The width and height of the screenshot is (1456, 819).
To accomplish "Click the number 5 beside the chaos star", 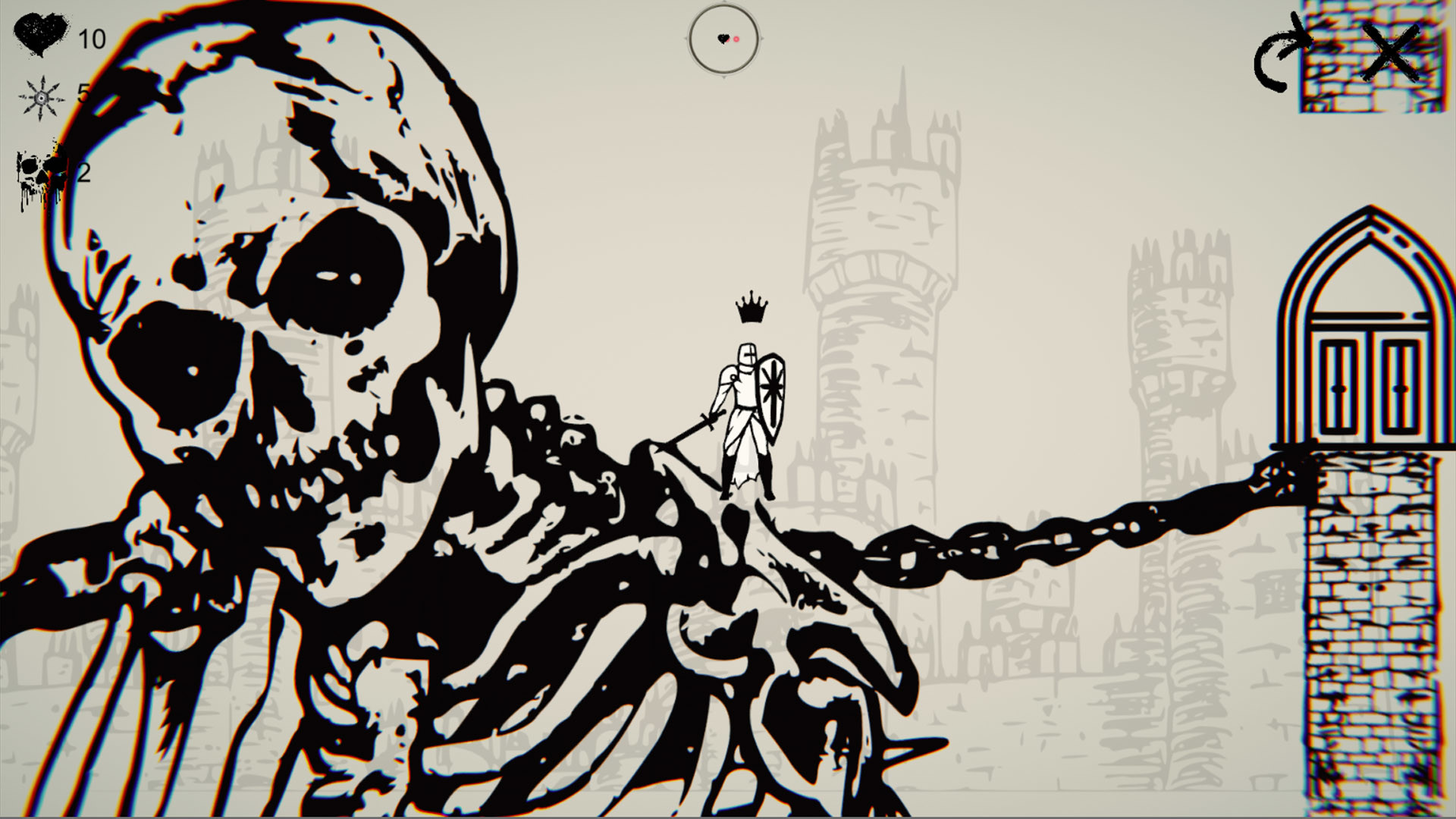I will (82, 95).
